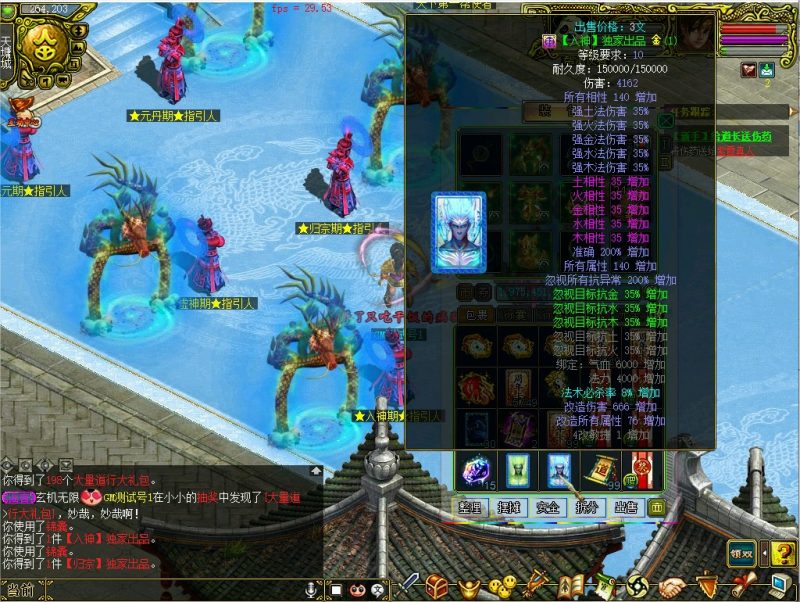Open the yellow question mark help
Screen dimensions: 800x602
tap(780, 552)
